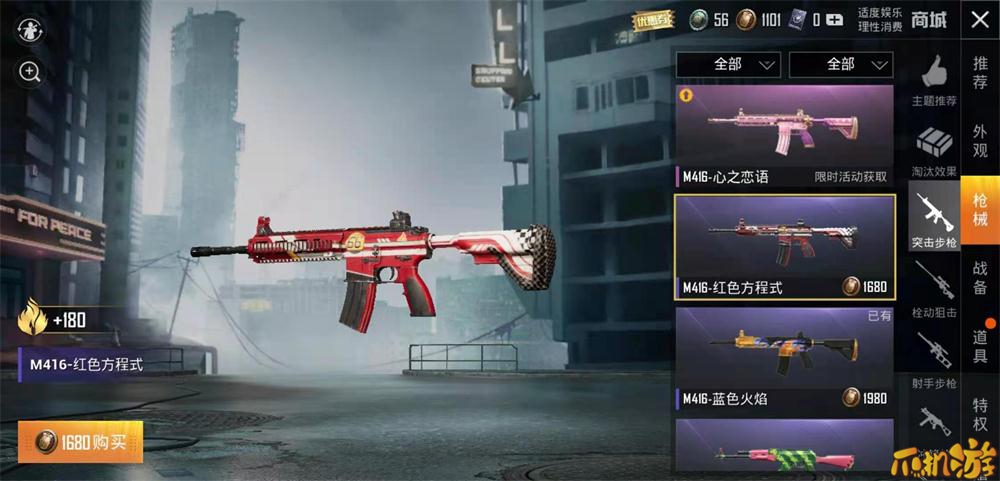Open the 特权 tab
The height and width of the screenshot is (481, 1000).
tap(980, 414)
